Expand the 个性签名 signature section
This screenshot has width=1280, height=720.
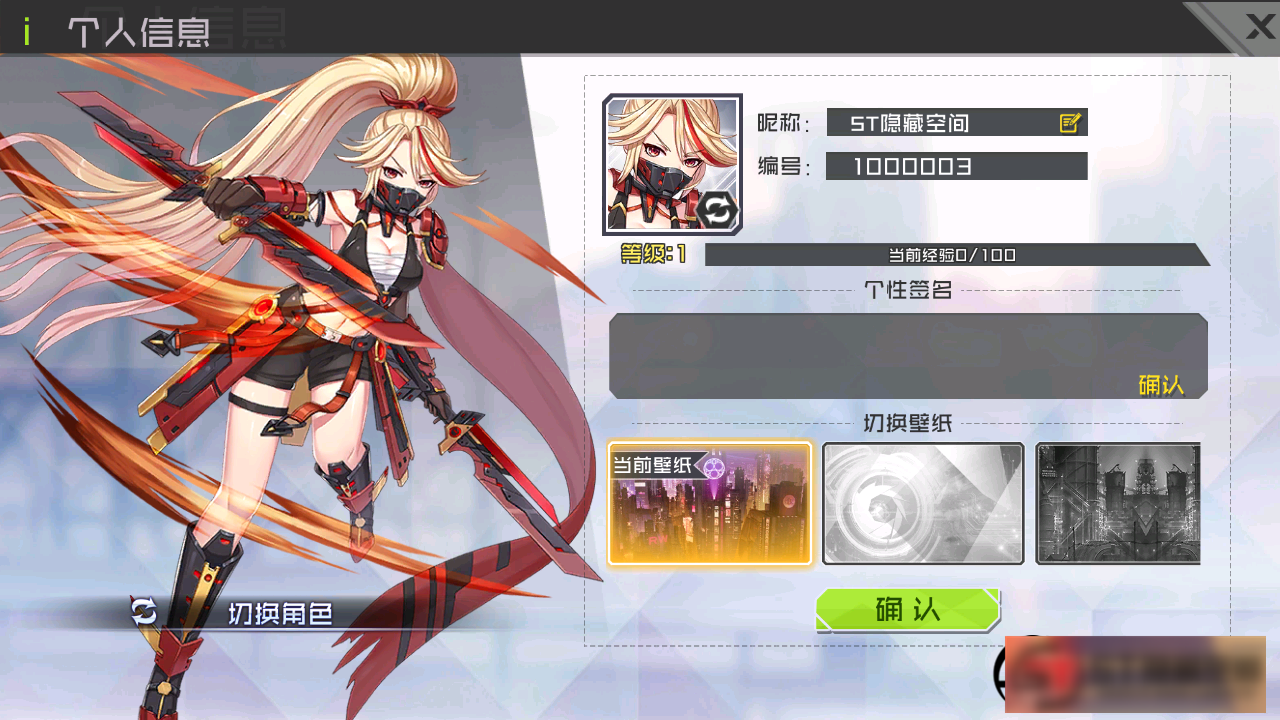[x=906, y=290]
